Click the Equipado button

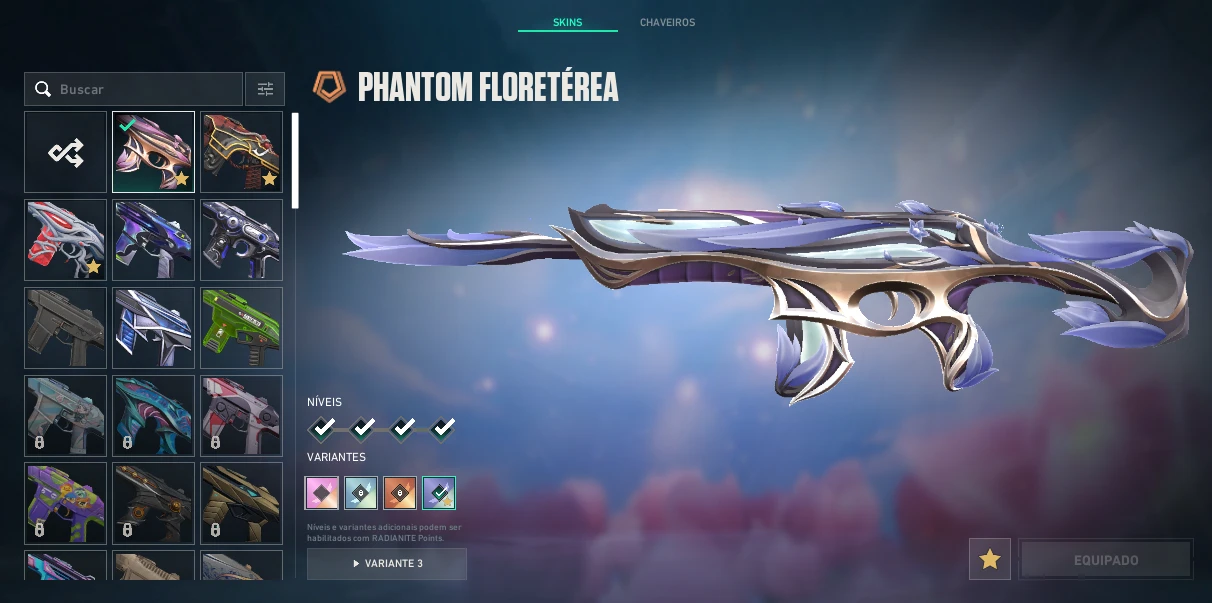click(1105, 559)
